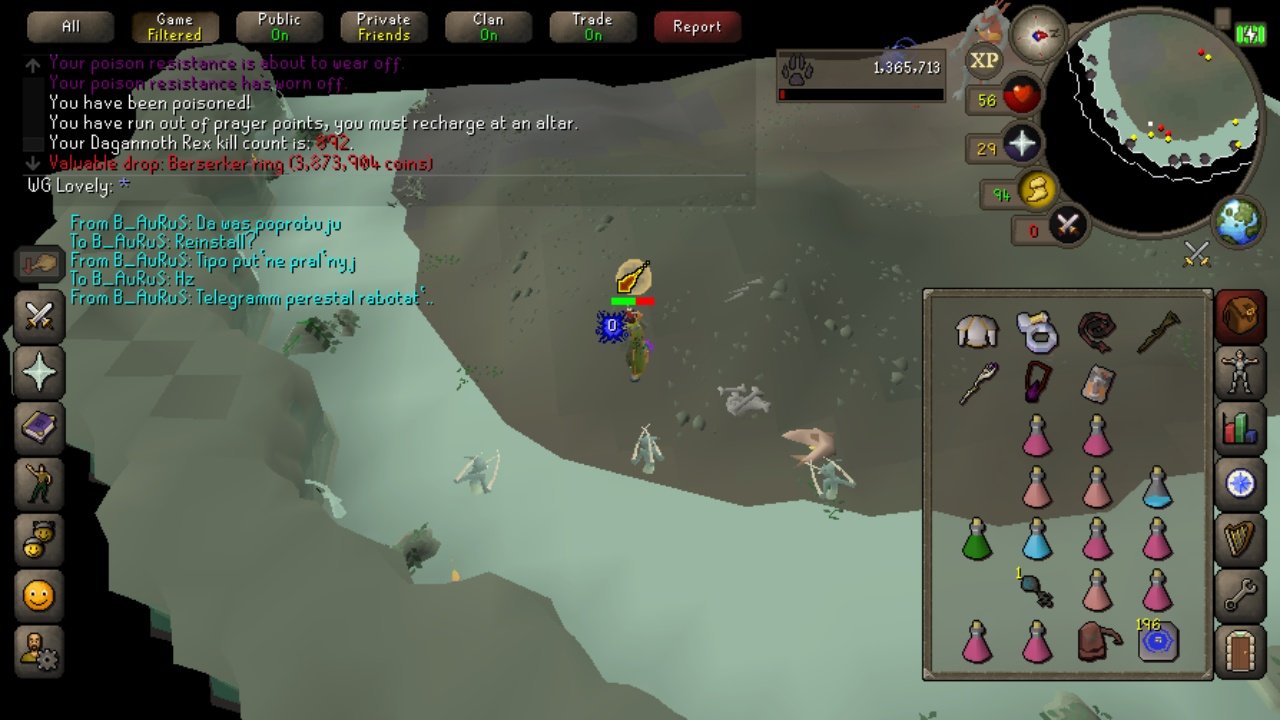Toggle run with the boot energy orb
This screenshot has height=720, width=1280.
(1036, 190)
